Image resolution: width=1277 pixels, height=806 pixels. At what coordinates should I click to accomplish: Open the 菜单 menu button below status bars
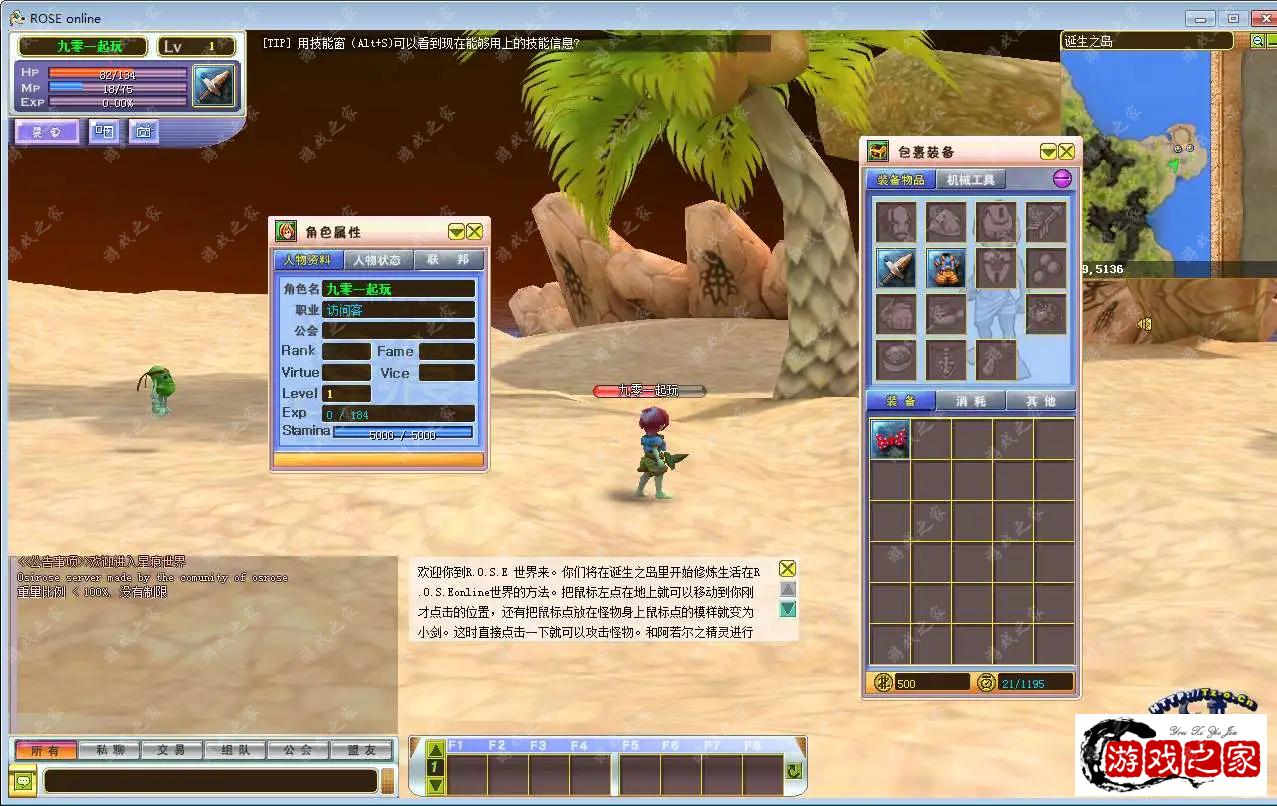tap(46, 131)
